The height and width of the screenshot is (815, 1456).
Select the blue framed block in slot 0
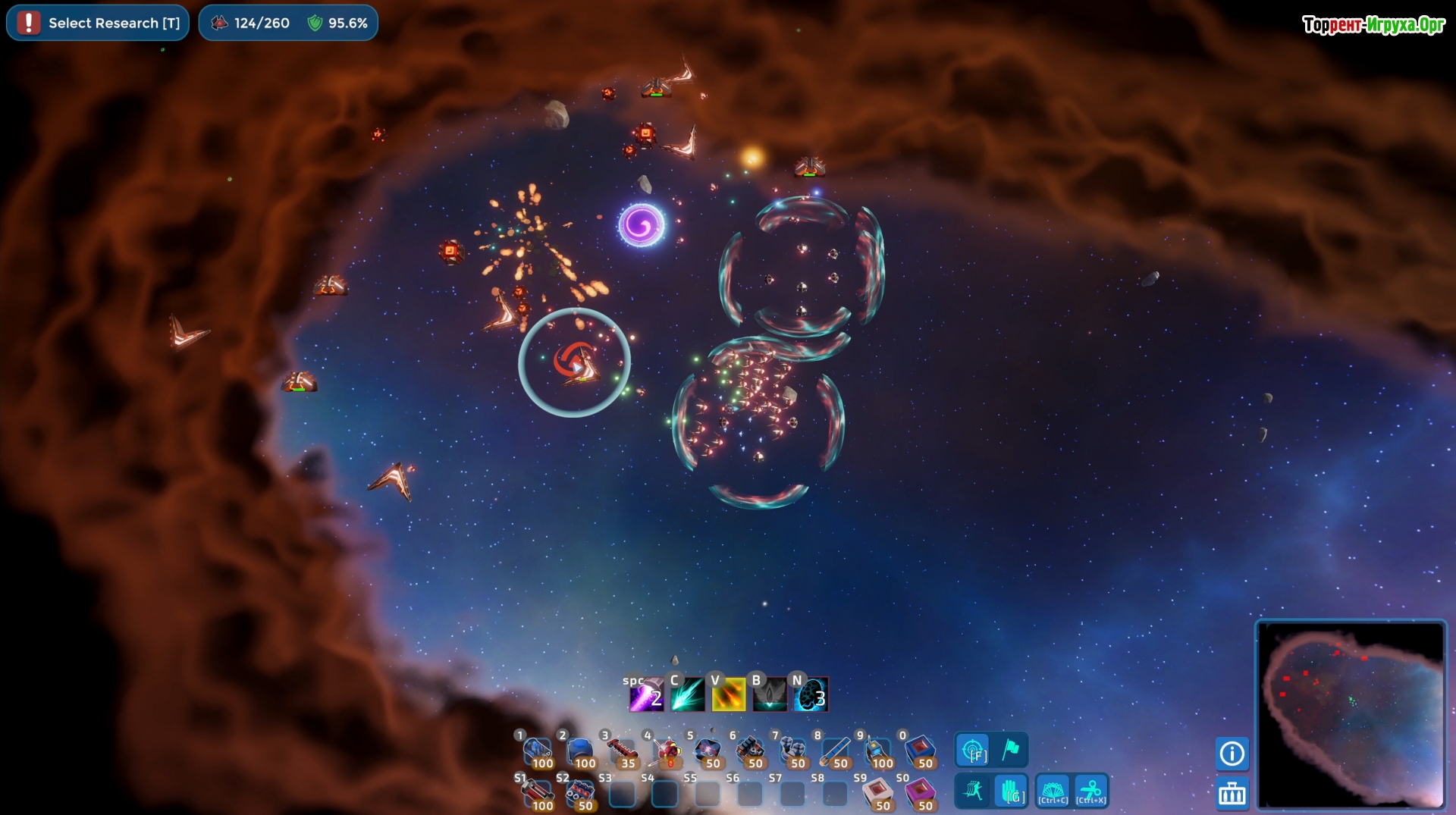[920, 751]
